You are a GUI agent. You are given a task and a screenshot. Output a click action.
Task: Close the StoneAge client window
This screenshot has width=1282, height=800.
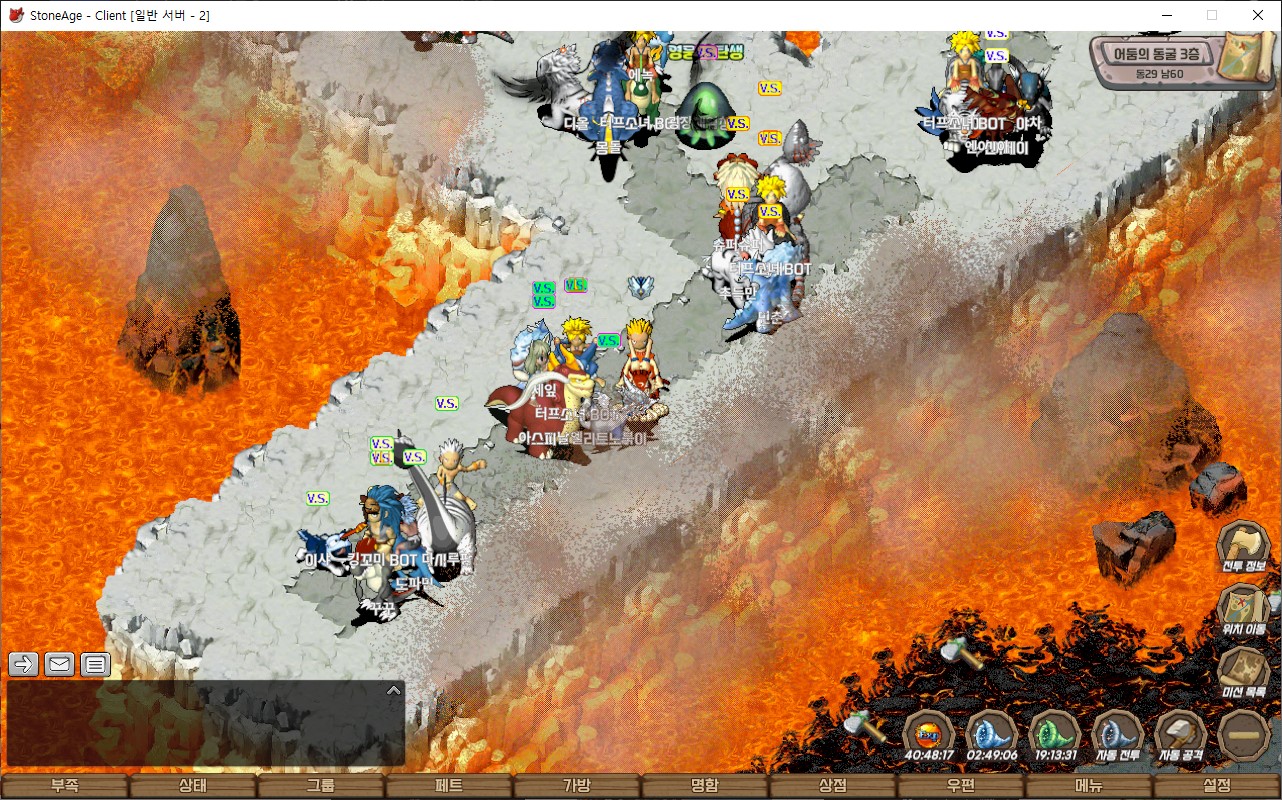point(1258,15)
